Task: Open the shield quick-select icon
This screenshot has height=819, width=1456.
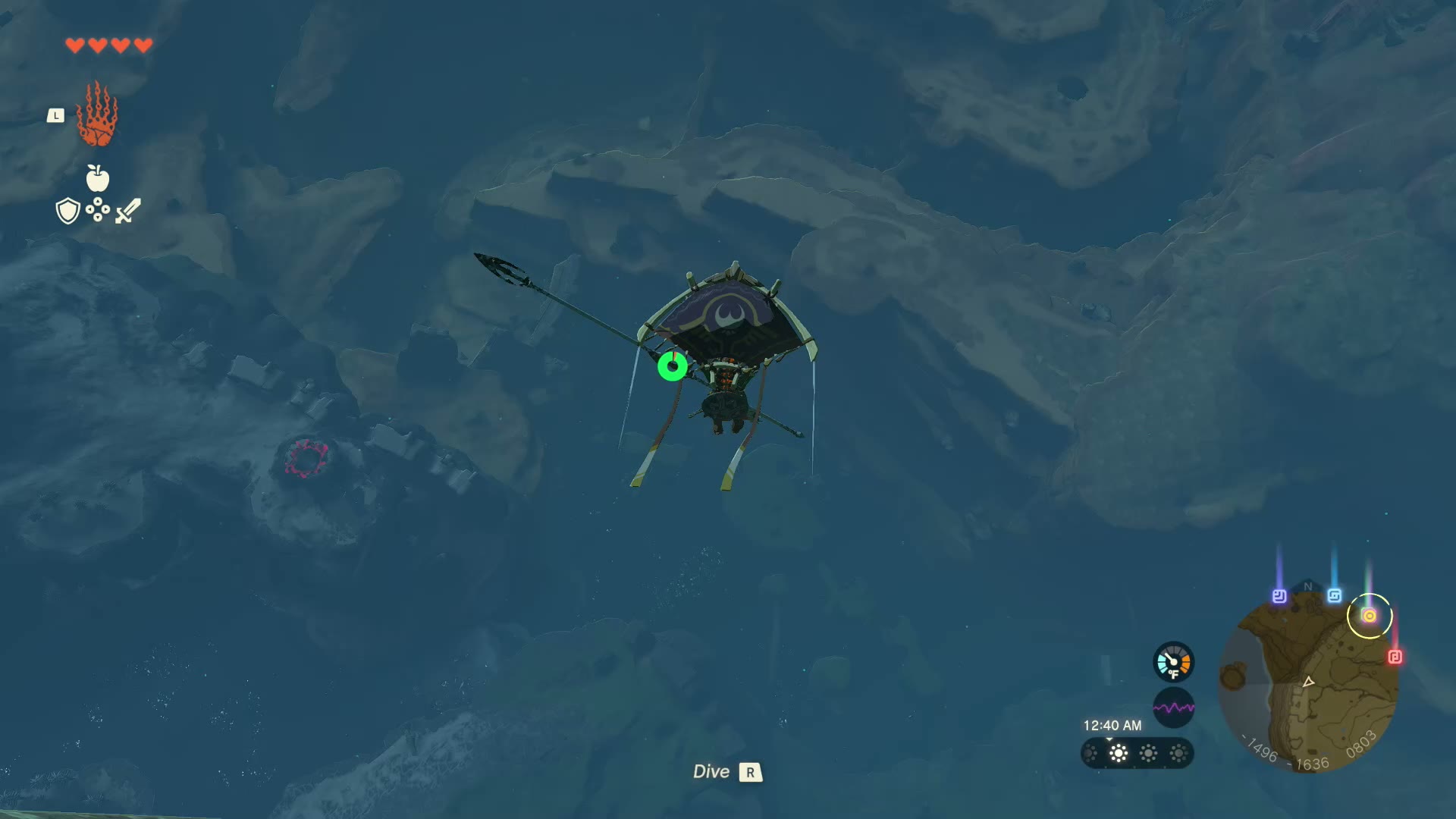Action: coord(68,211)
